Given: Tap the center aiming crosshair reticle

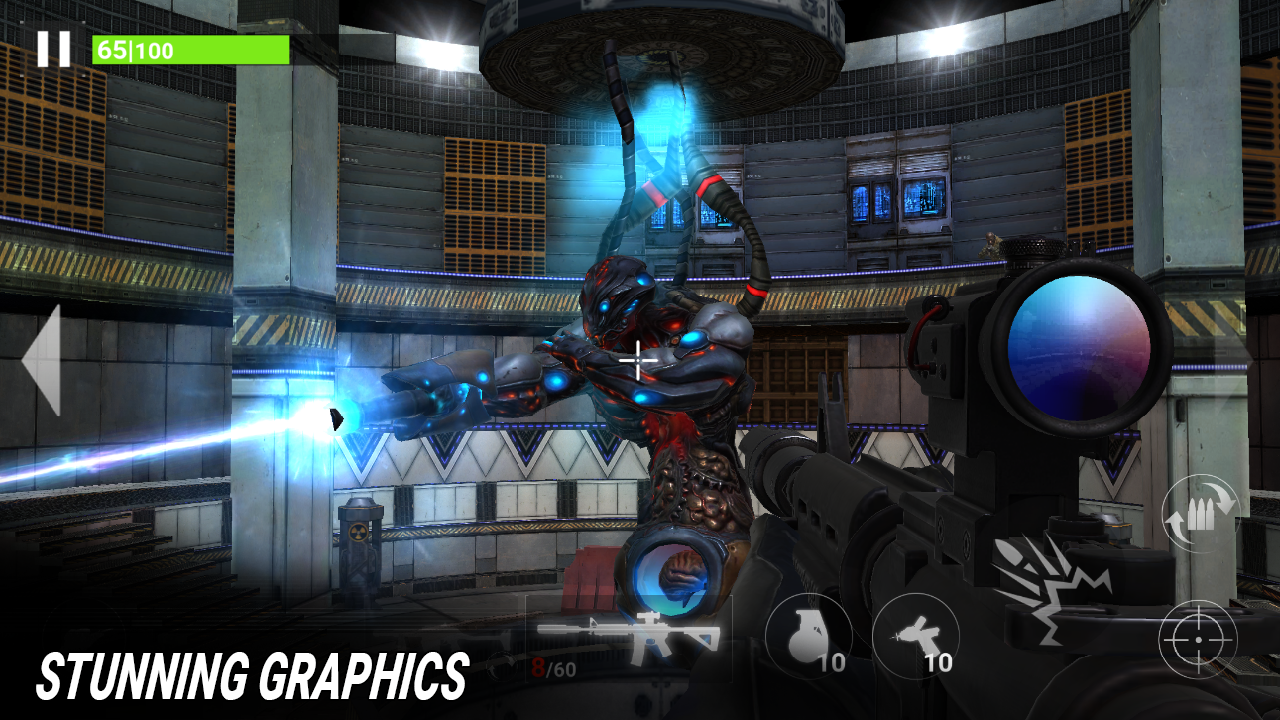Looking at the screenshot, I should pos(637,358).
